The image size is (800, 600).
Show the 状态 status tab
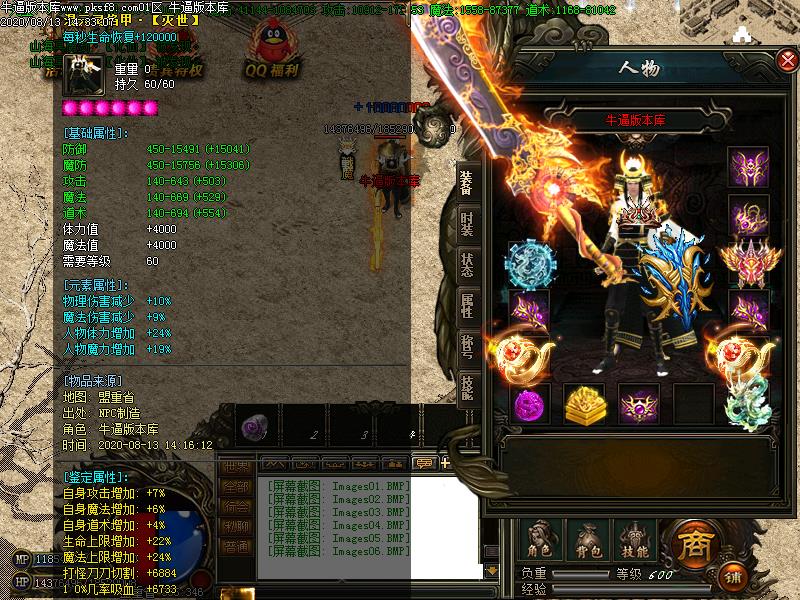(467, 265)
